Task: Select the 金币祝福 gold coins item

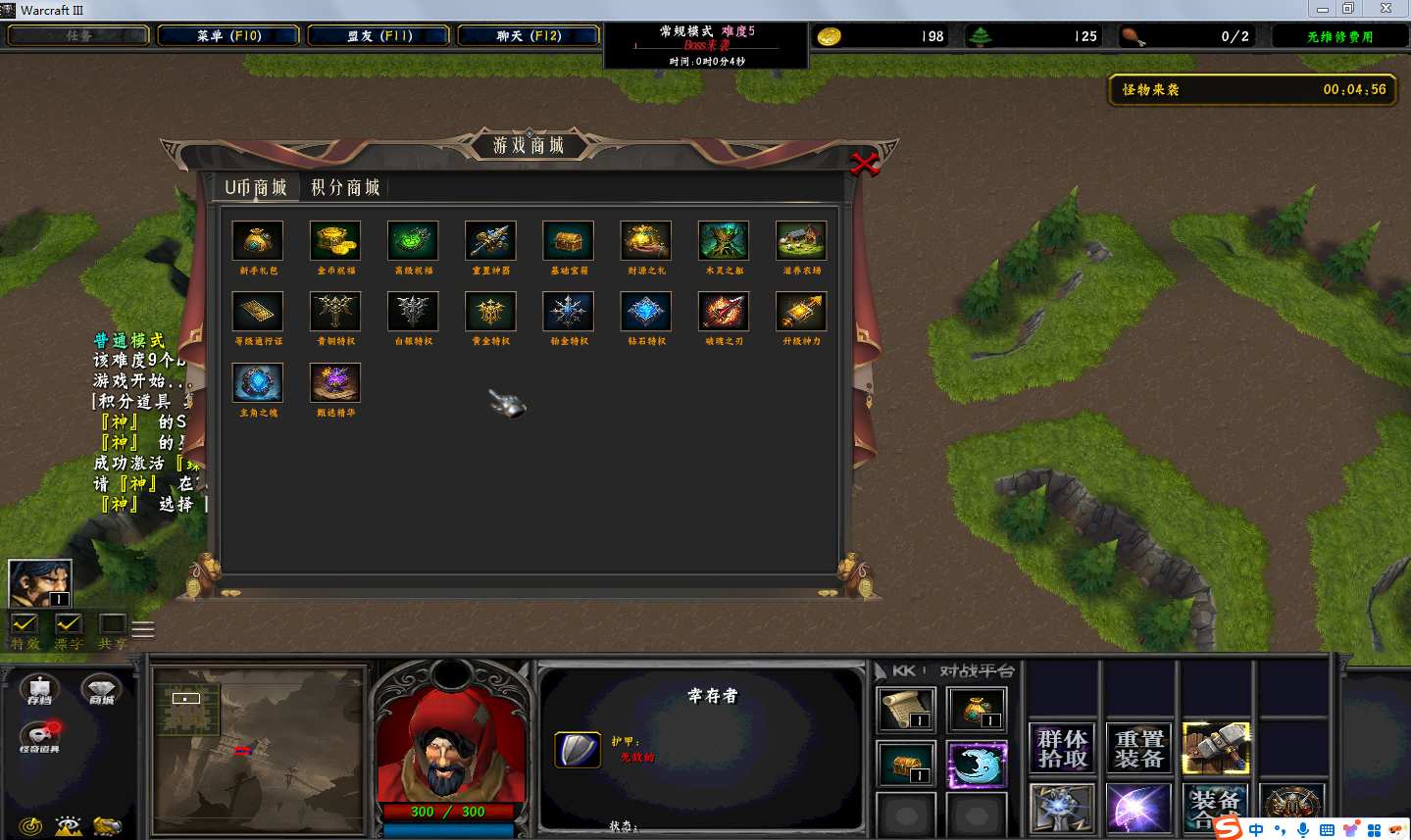Action: 335,241
